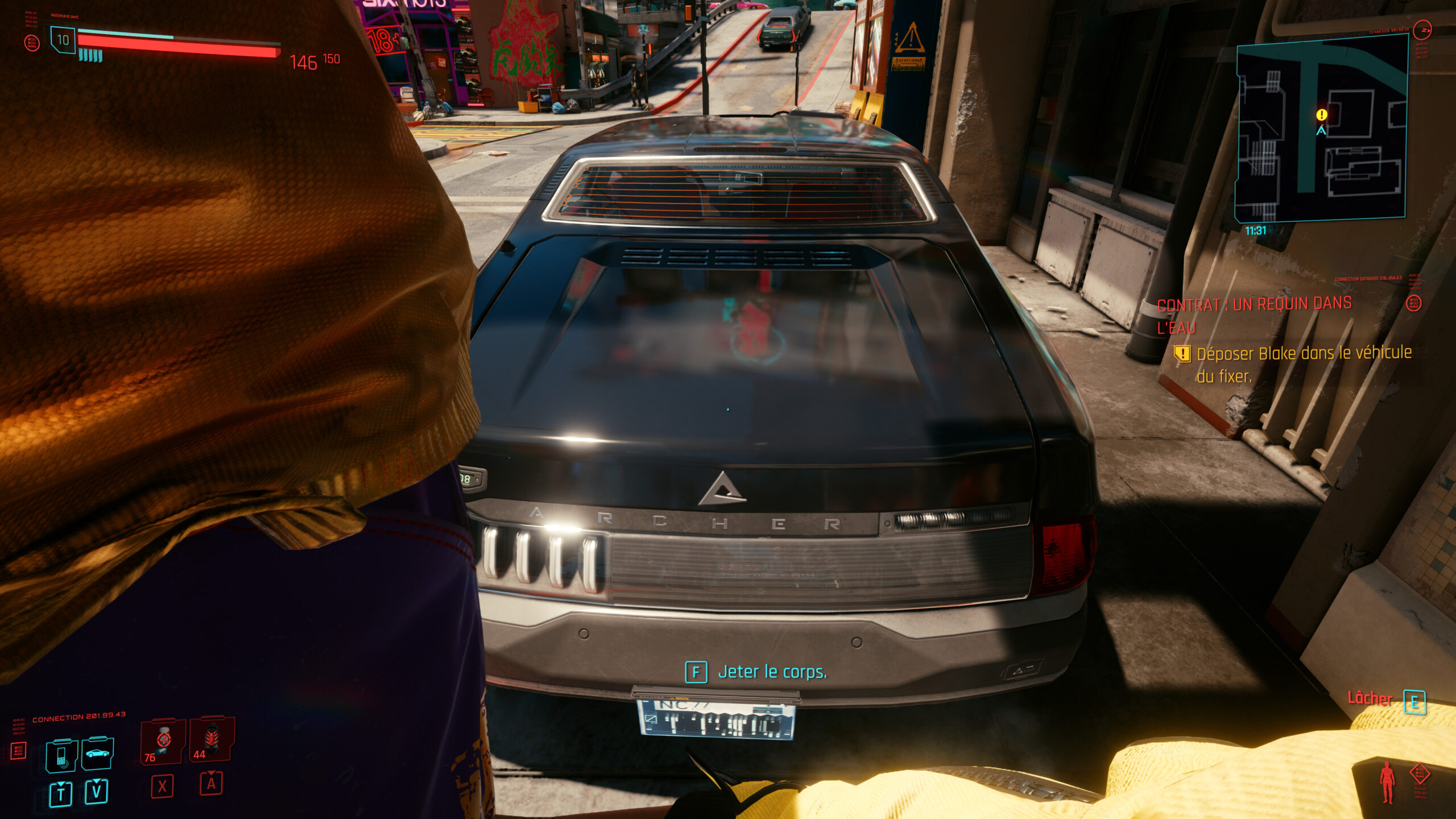The height and width of the screenshot is (819, 1456).
Task: Click the vehicle summon car icon
Action: pyautogui.click(x=97, y=754)
